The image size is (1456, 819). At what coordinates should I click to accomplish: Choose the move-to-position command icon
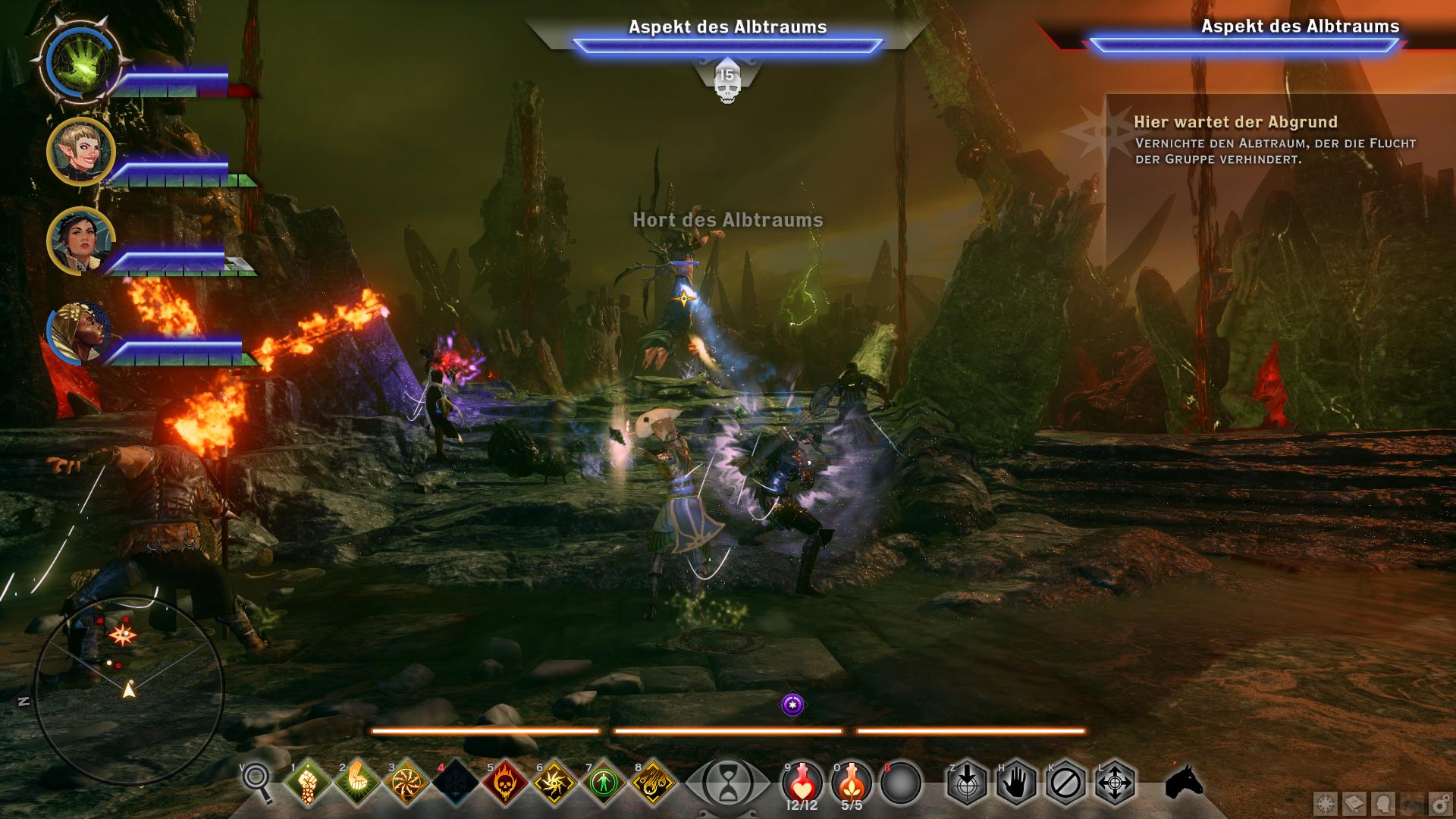1115,781
